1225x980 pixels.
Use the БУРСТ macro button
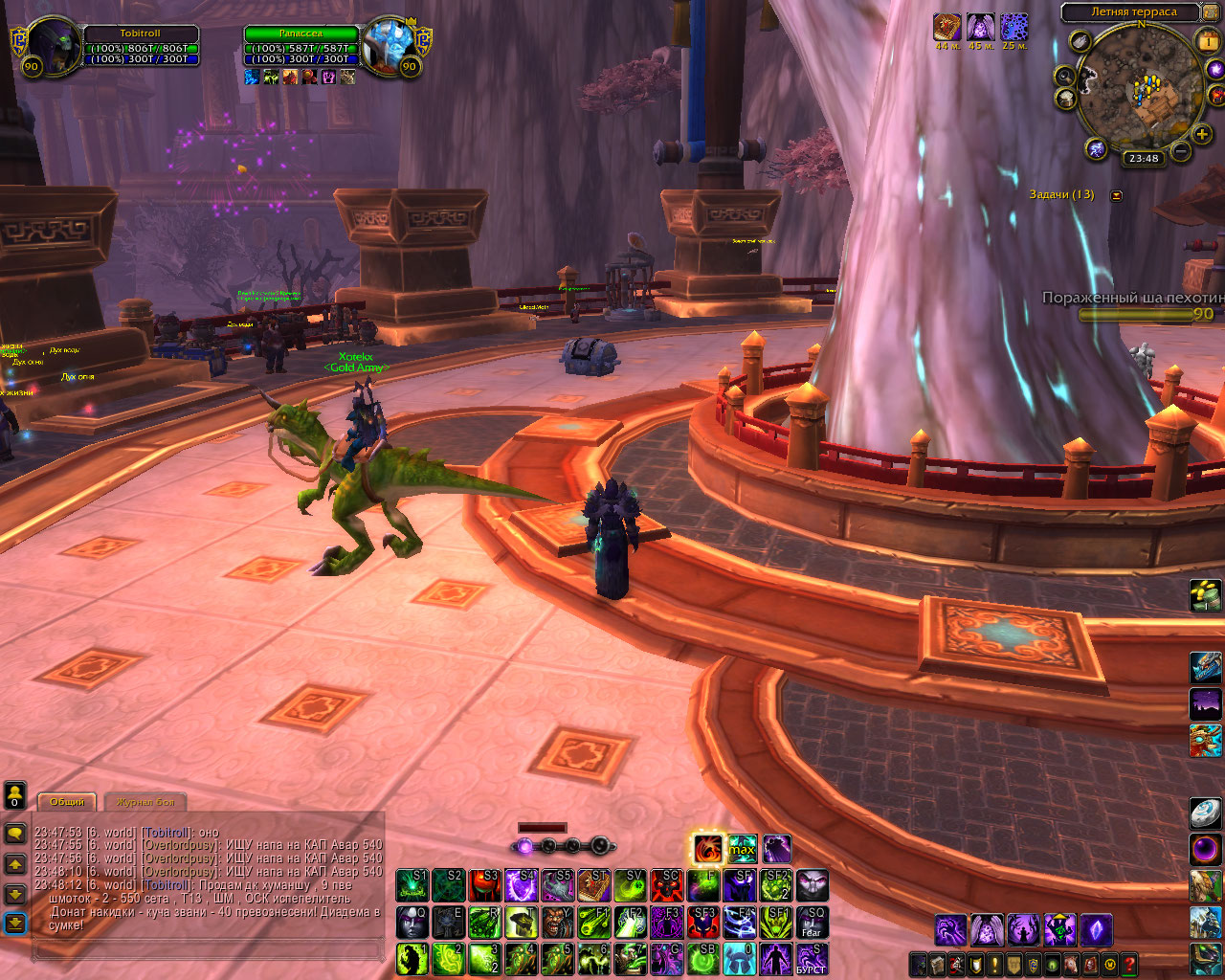[x=812, y=960]
